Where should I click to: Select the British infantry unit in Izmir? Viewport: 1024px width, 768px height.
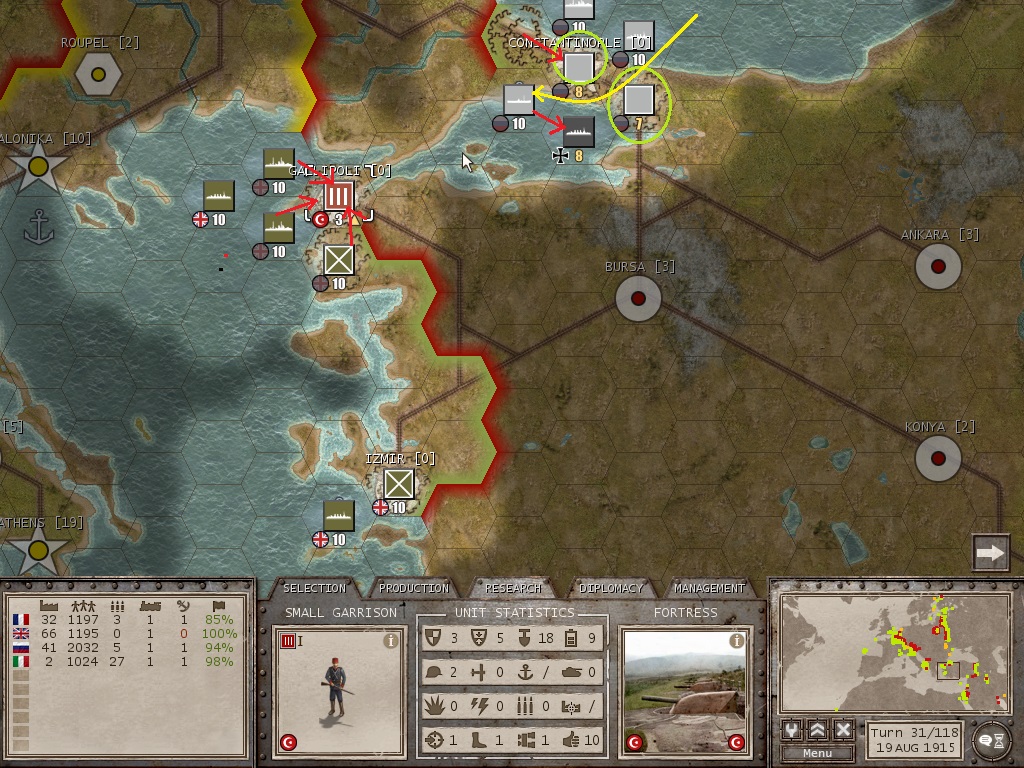tap(399, 485)
